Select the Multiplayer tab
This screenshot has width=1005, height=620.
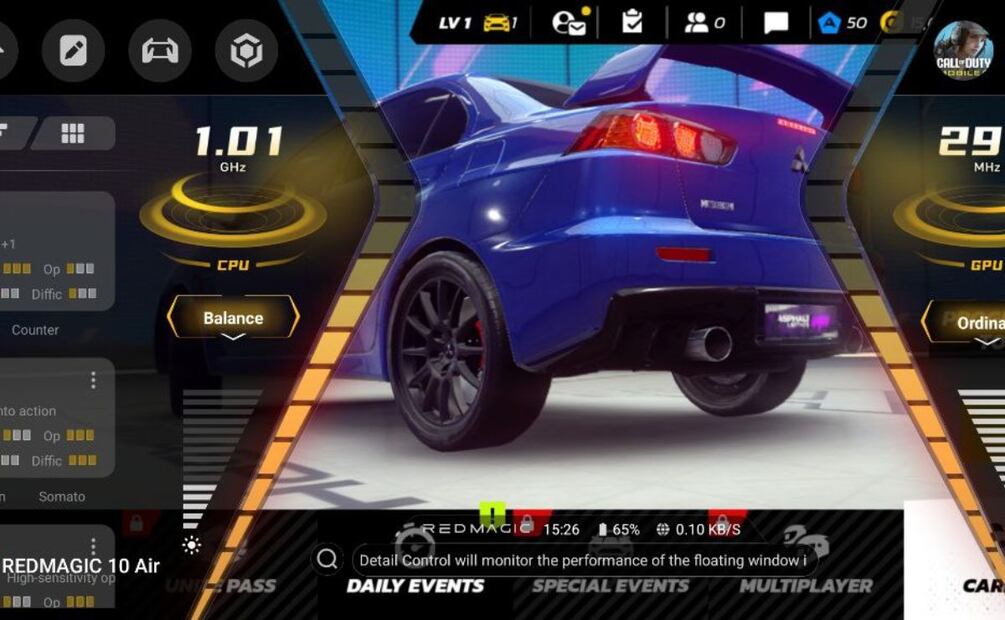805,586
